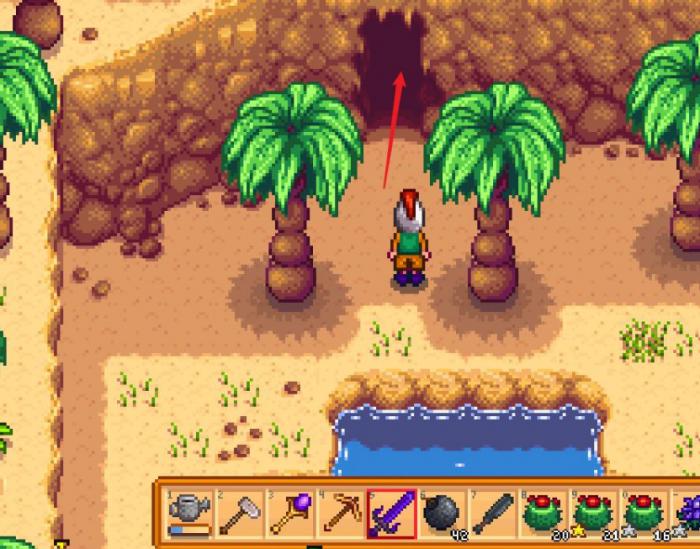Pick the gold-star cactus fruit stack of 20
Viewport: 700px width, 549px height.
[x=544, y=514]
